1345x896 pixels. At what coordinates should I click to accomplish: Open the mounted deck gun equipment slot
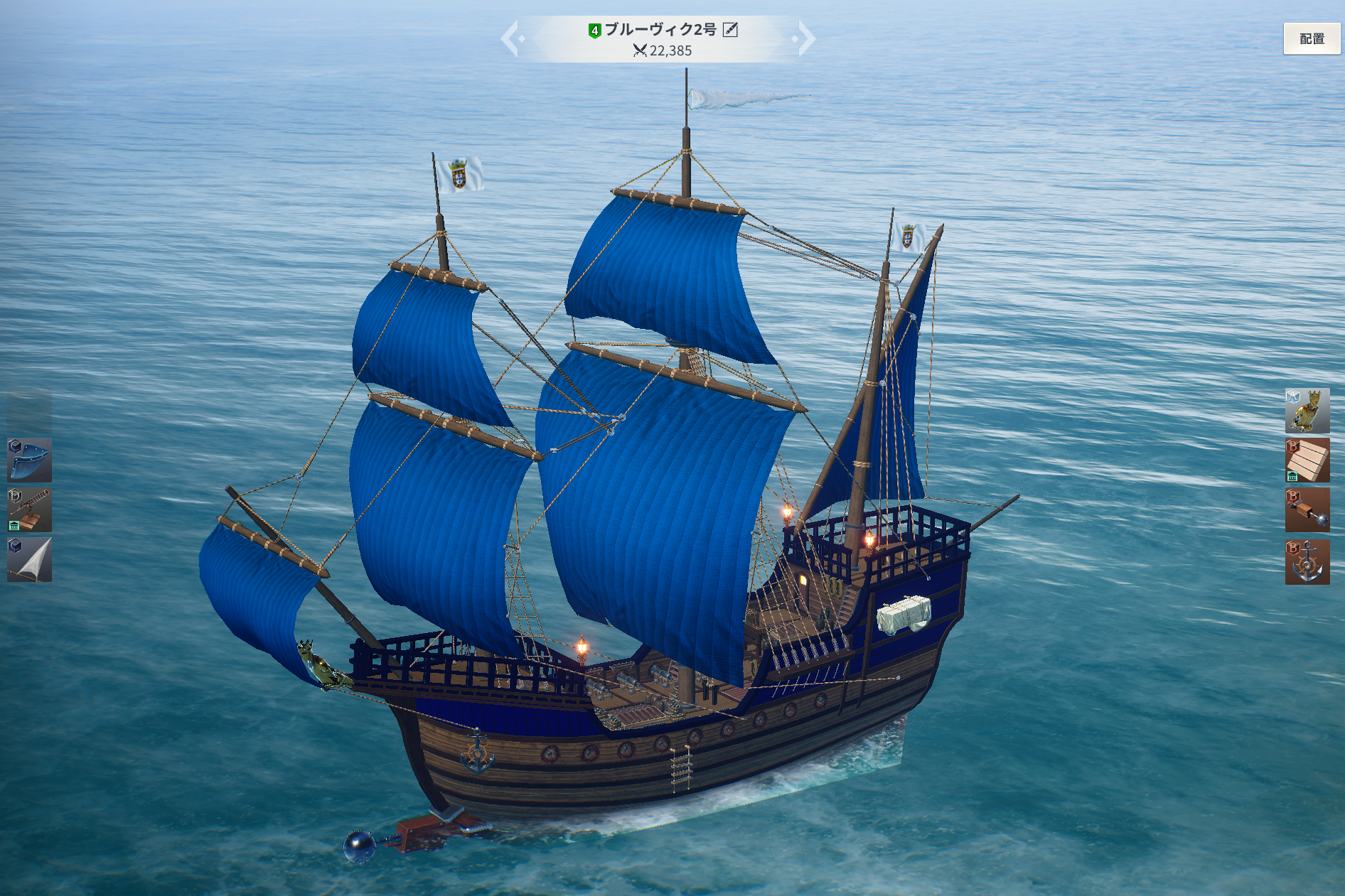[29, 510]
